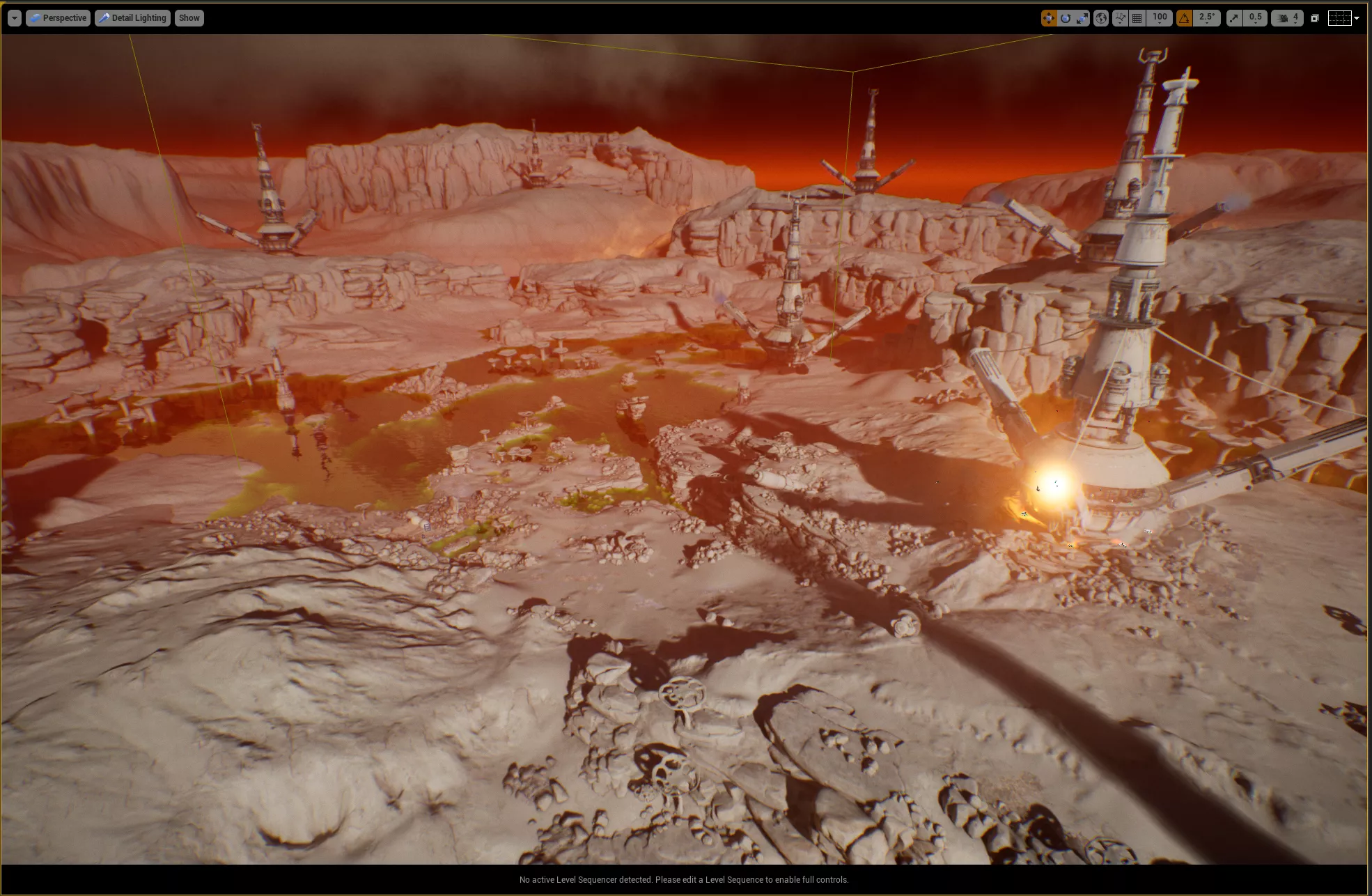Toggle rotation snapping angle icon
The height and width of the screenshot is (896, 1372).
click(1184, 18)
